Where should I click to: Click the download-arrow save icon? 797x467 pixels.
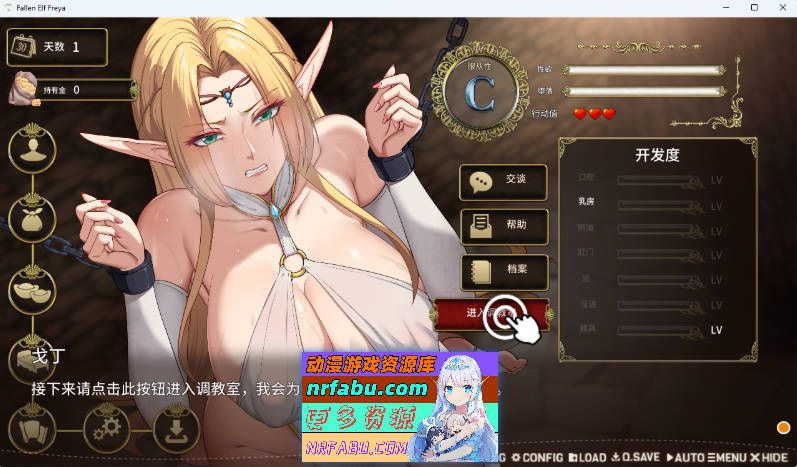(x=176, y=430)
